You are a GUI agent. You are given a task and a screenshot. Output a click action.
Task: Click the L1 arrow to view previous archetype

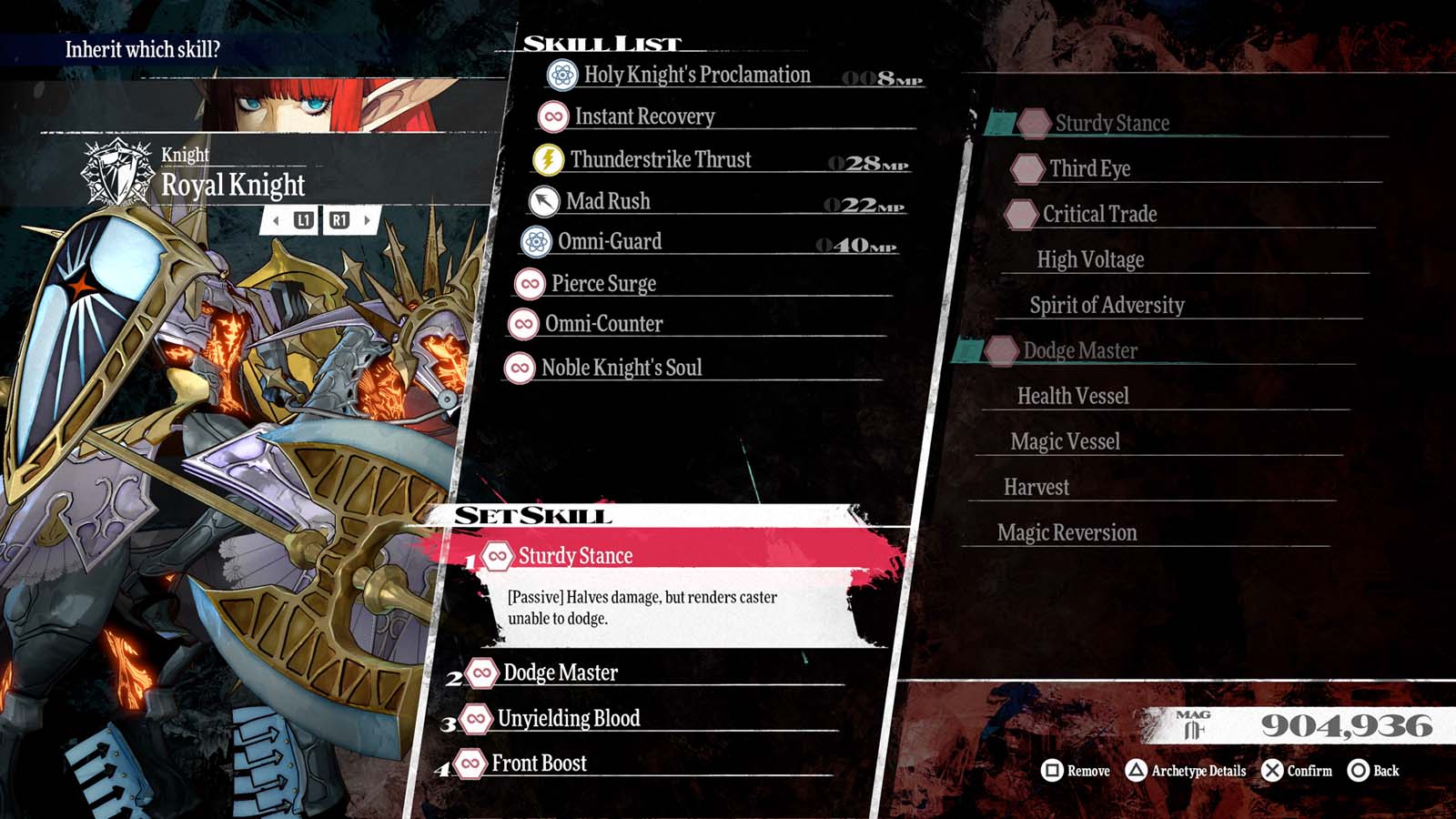click(281, 219)
